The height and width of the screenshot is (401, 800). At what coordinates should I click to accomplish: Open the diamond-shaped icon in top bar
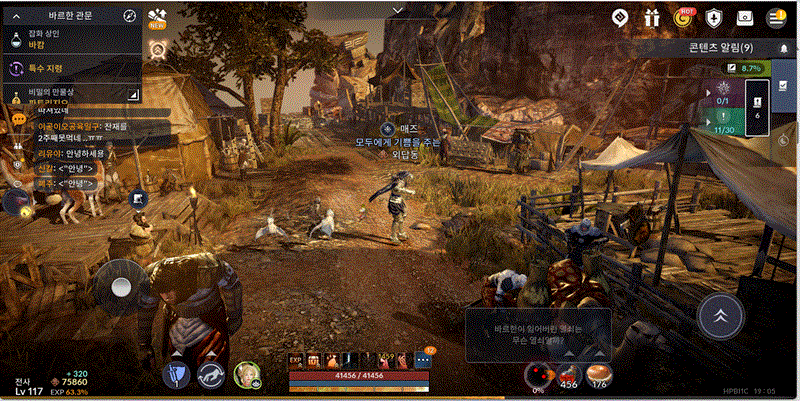(621, 17)
